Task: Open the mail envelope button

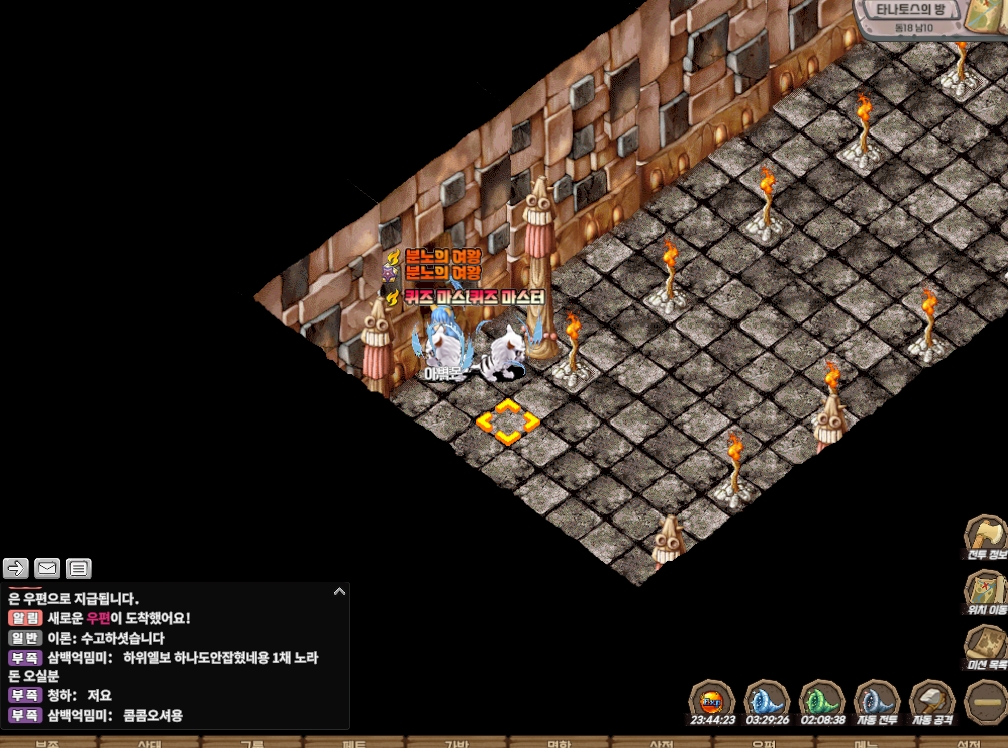Action: point(47,569)
